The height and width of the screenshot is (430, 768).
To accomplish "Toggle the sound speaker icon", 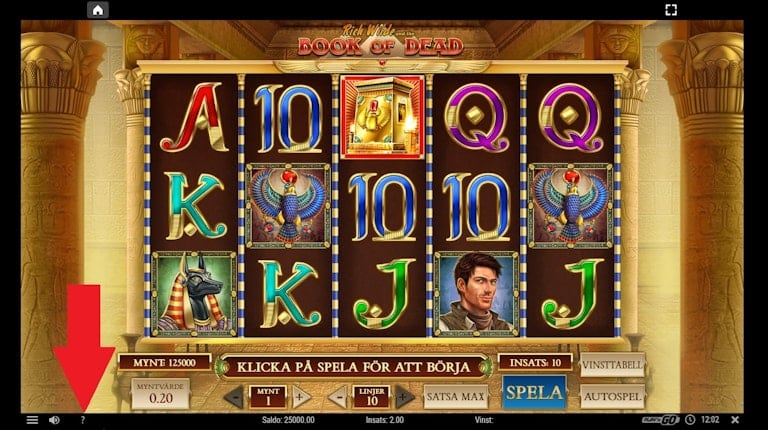I will coord(54,420).
